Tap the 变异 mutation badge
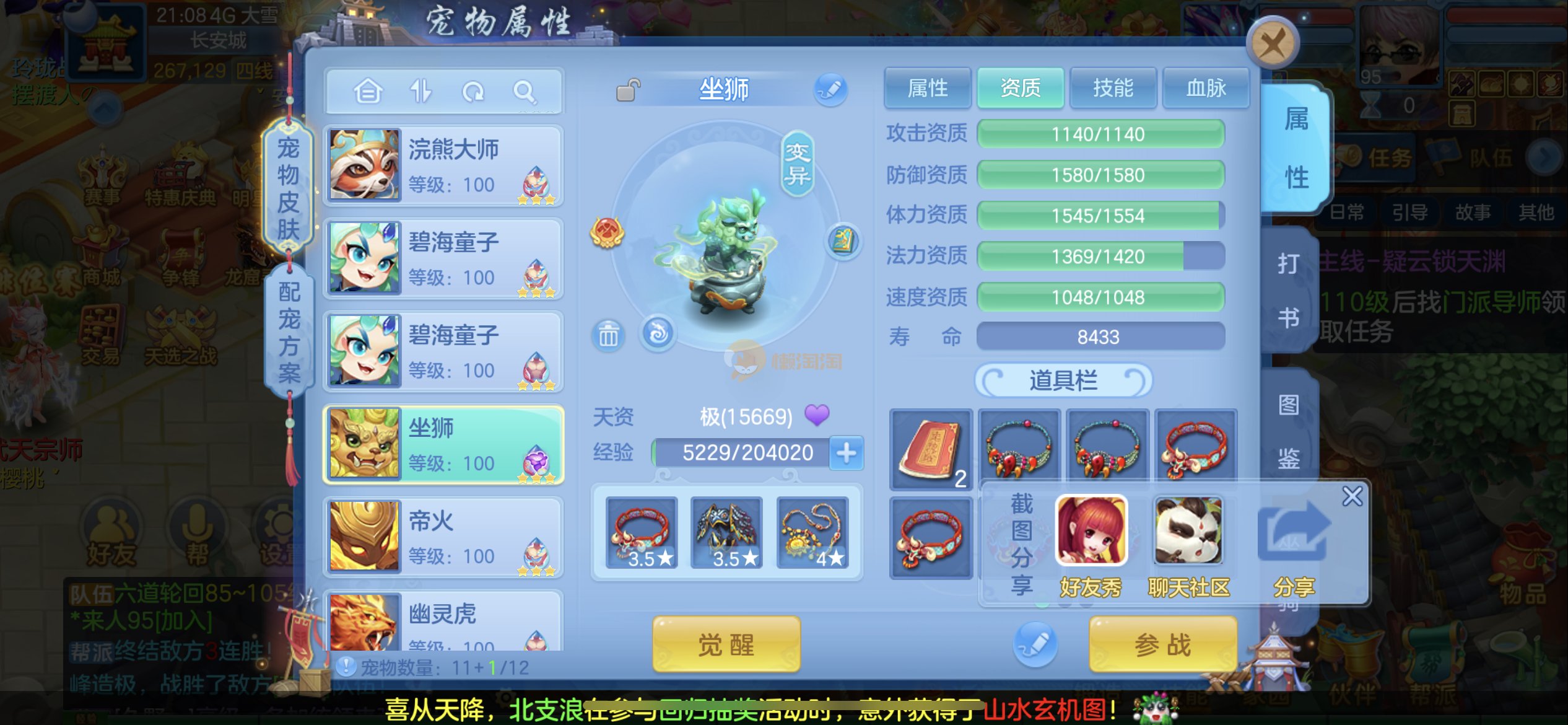Screen dimensions: 1568x725 point(797,164)
